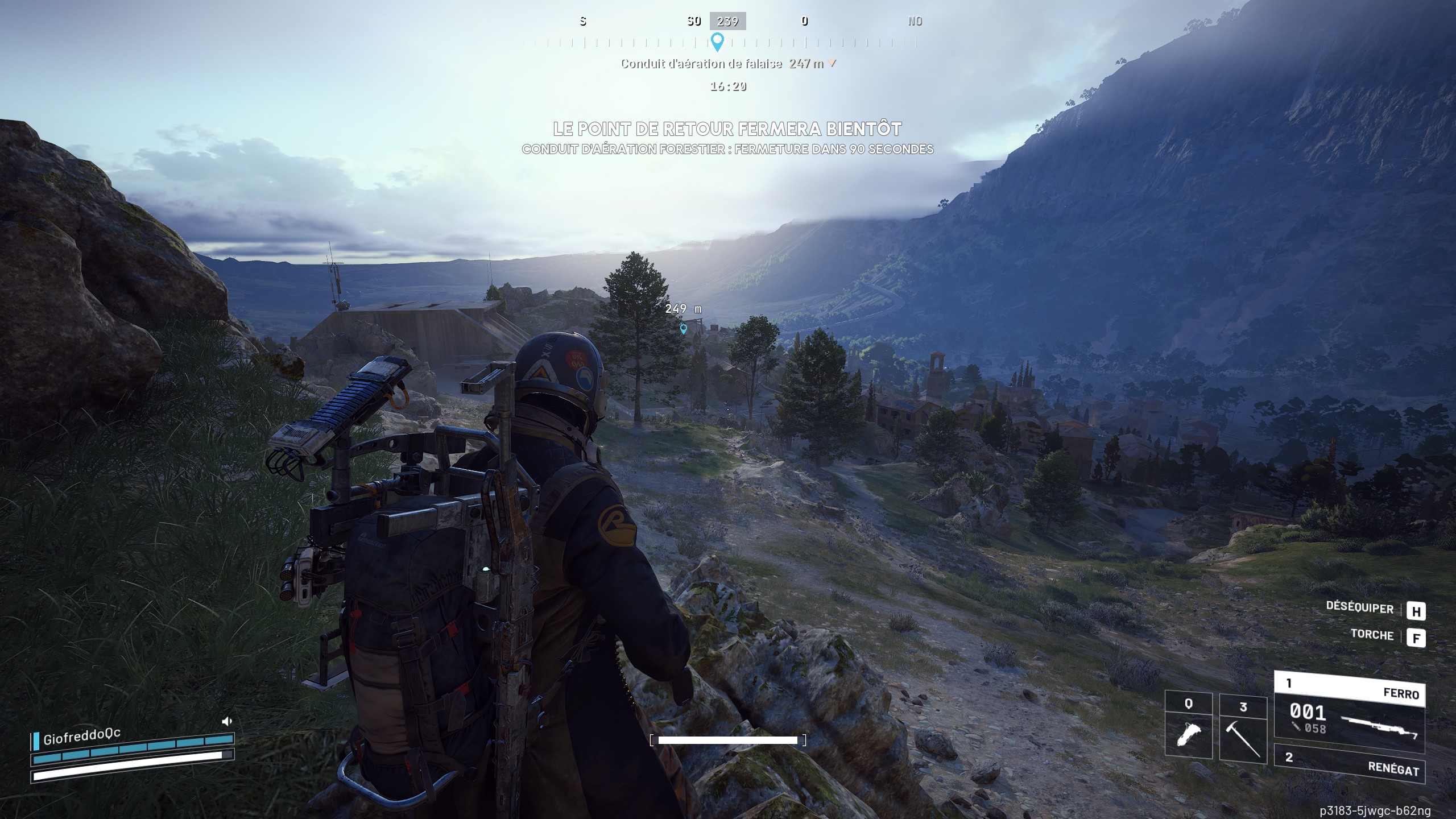Click the blue waypoint pin on the compass
This screenshot has width=1456, height=819.
[x=718, y=42]
